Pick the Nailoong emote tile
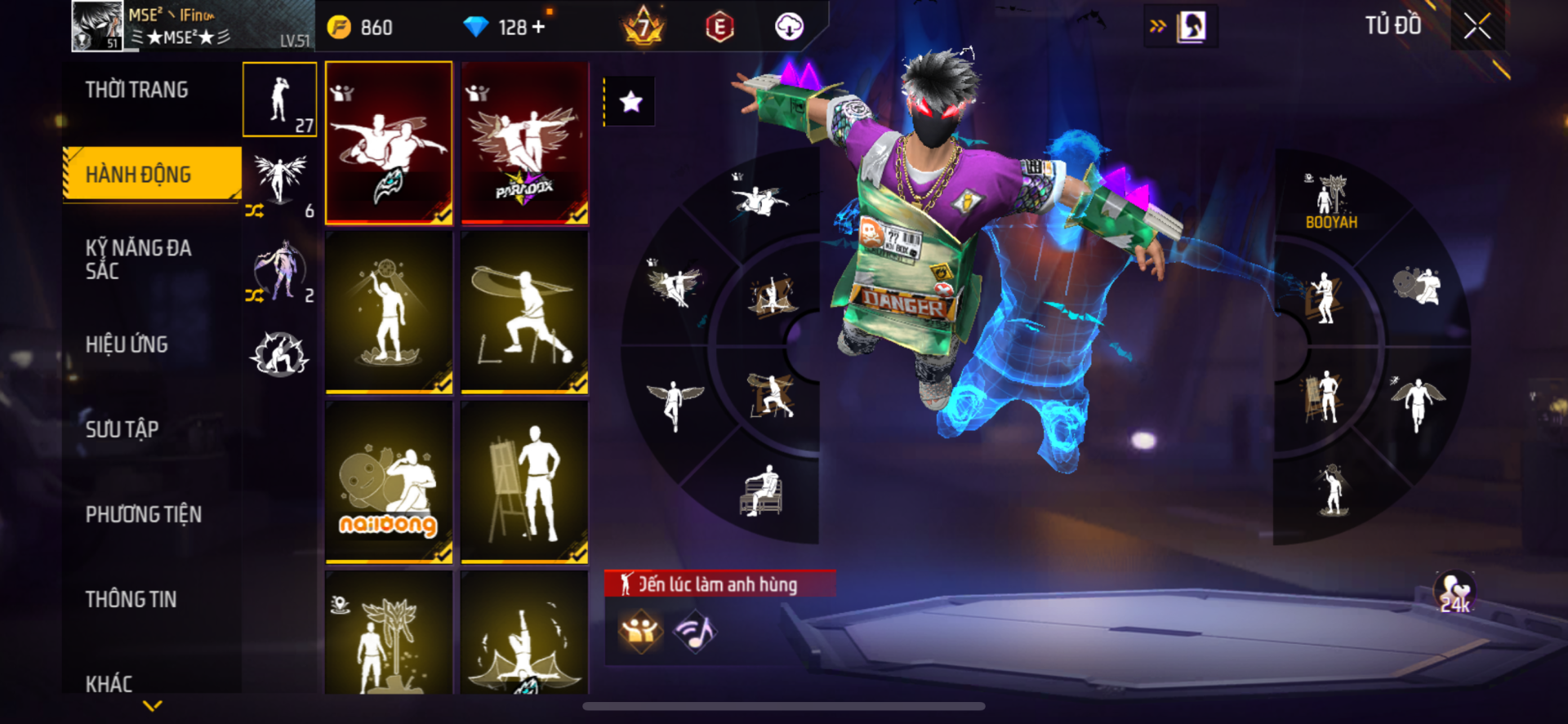 [389, 482]
